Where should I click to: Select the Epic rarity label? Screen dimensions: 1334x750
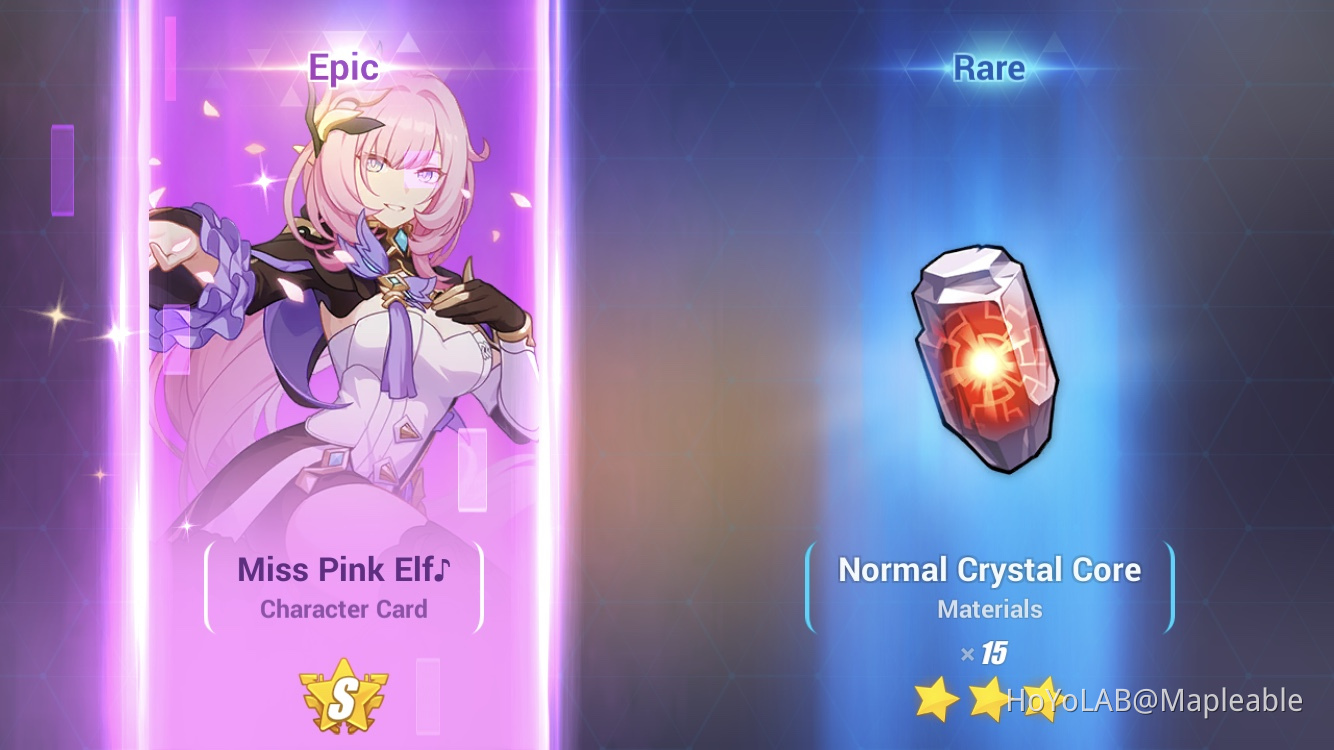tap(345, 67)
